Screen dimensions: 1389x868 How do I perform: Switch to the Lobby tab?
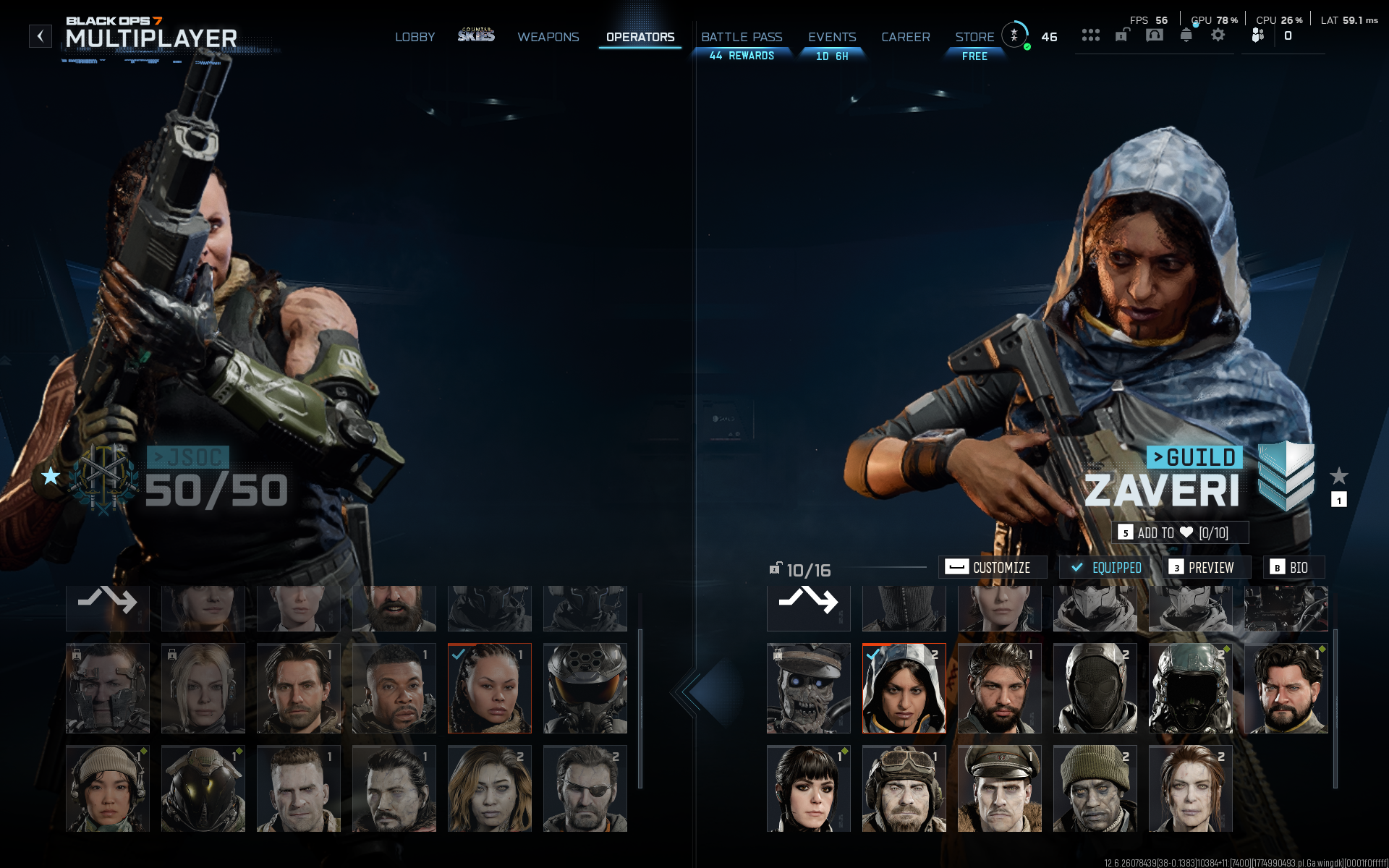click(415, 37)
